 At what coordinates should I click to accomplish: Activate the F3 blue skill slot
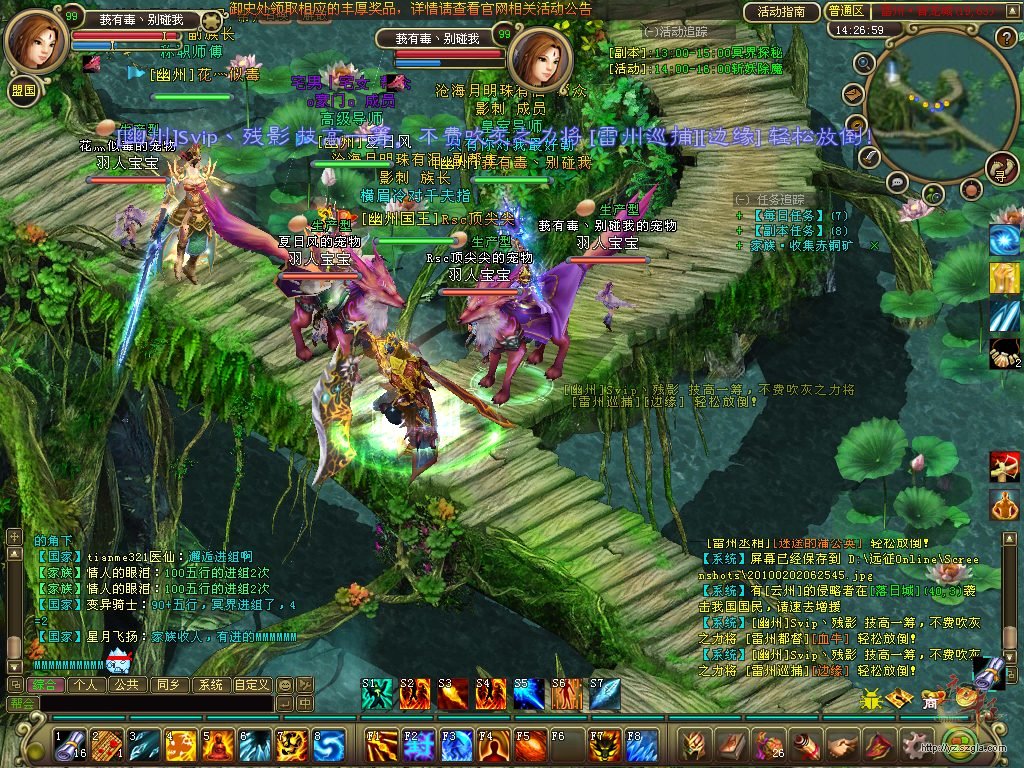click(456, 746)
